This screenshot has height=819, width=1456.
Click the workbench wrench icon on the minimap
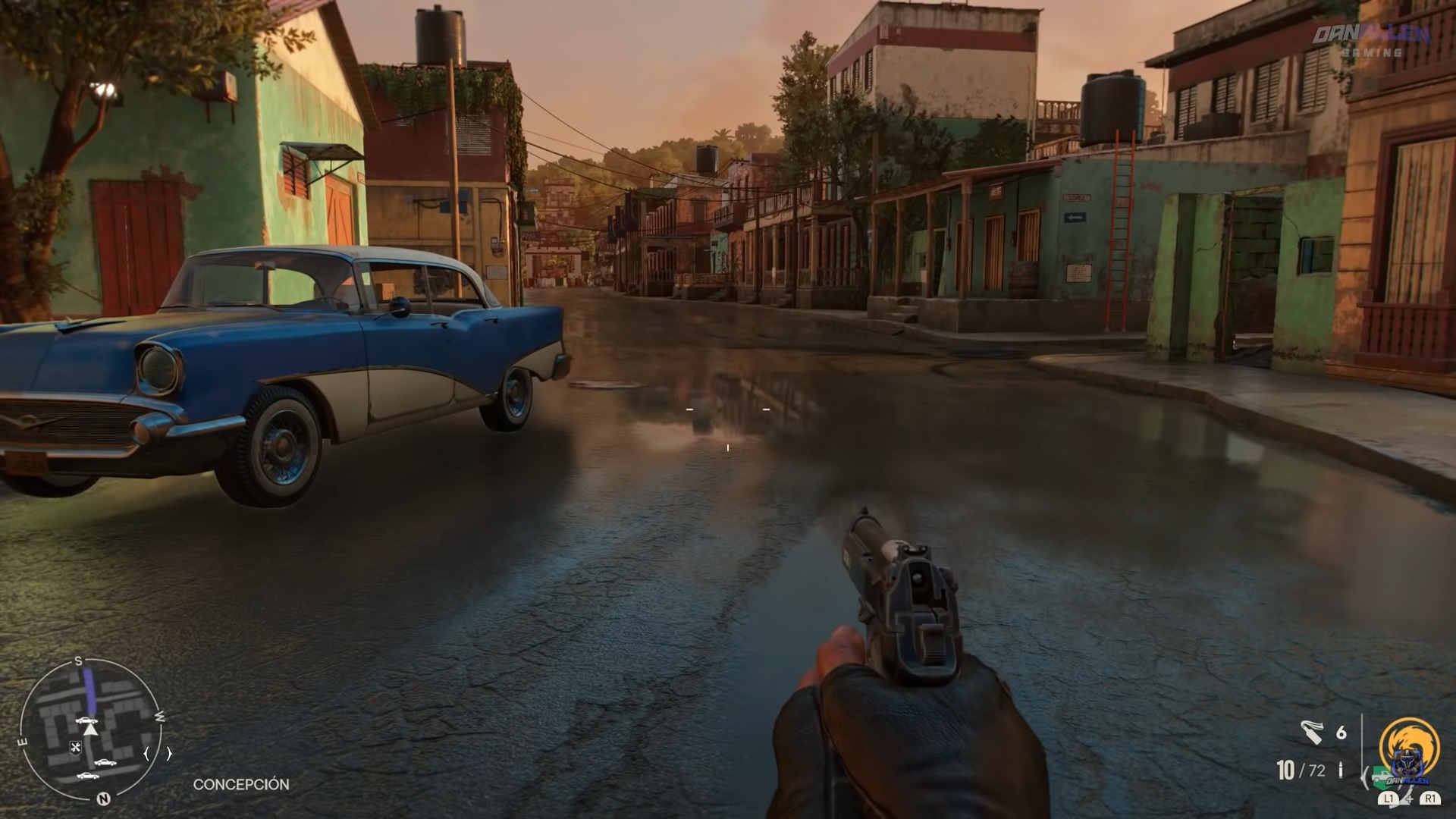pos(76,748)
